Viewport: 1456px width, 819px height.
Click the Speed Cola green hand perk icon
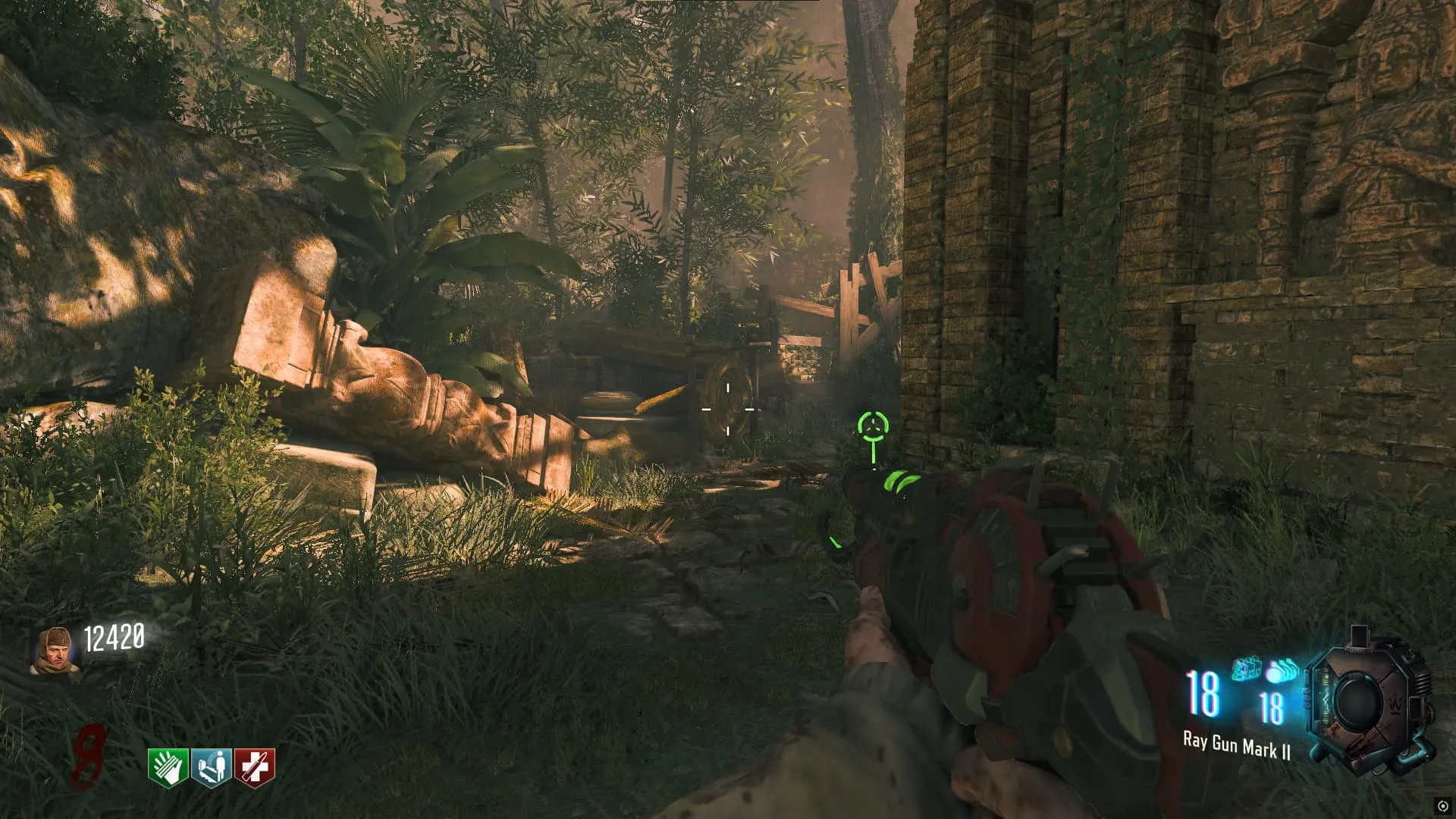click(168, 767)
